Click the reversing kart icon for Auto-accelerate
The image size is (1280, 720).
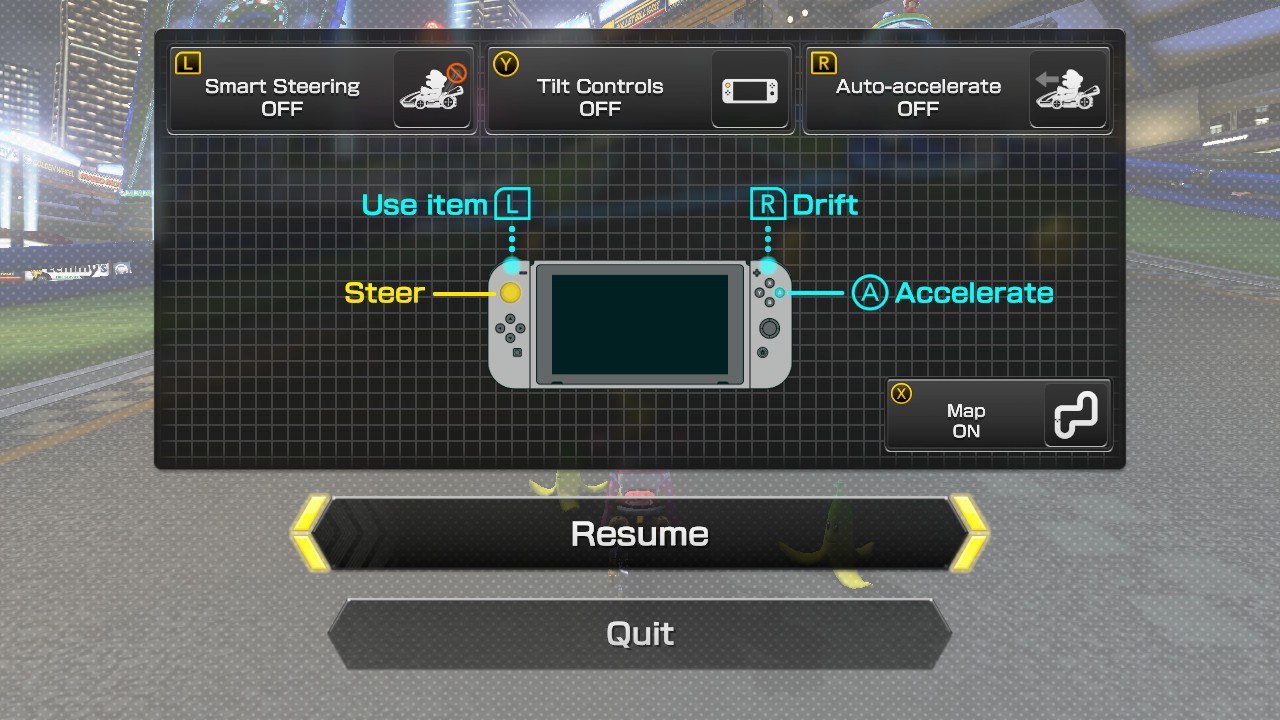tap(1068, 90)
